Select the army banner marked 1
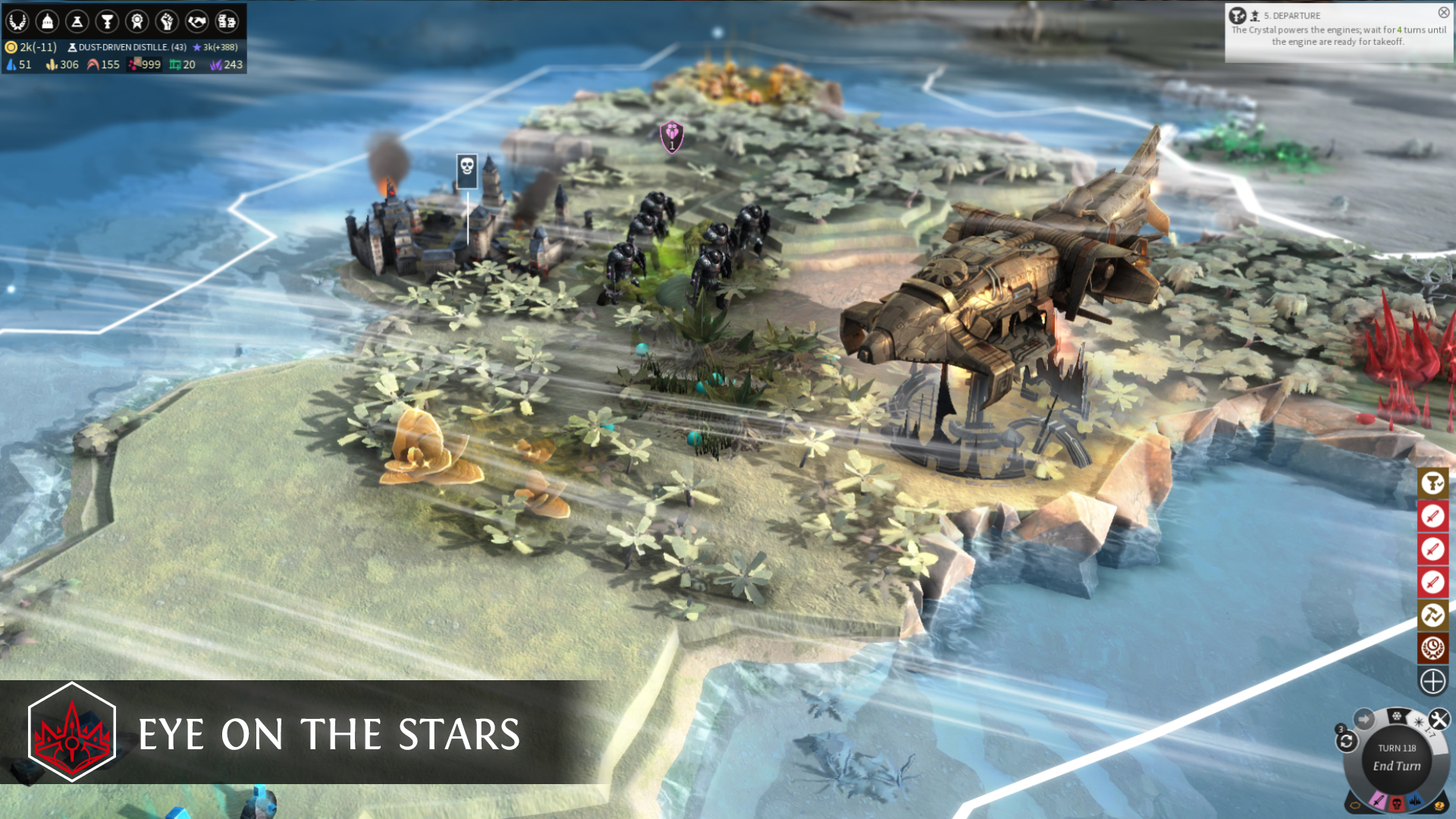 point(672,137)
